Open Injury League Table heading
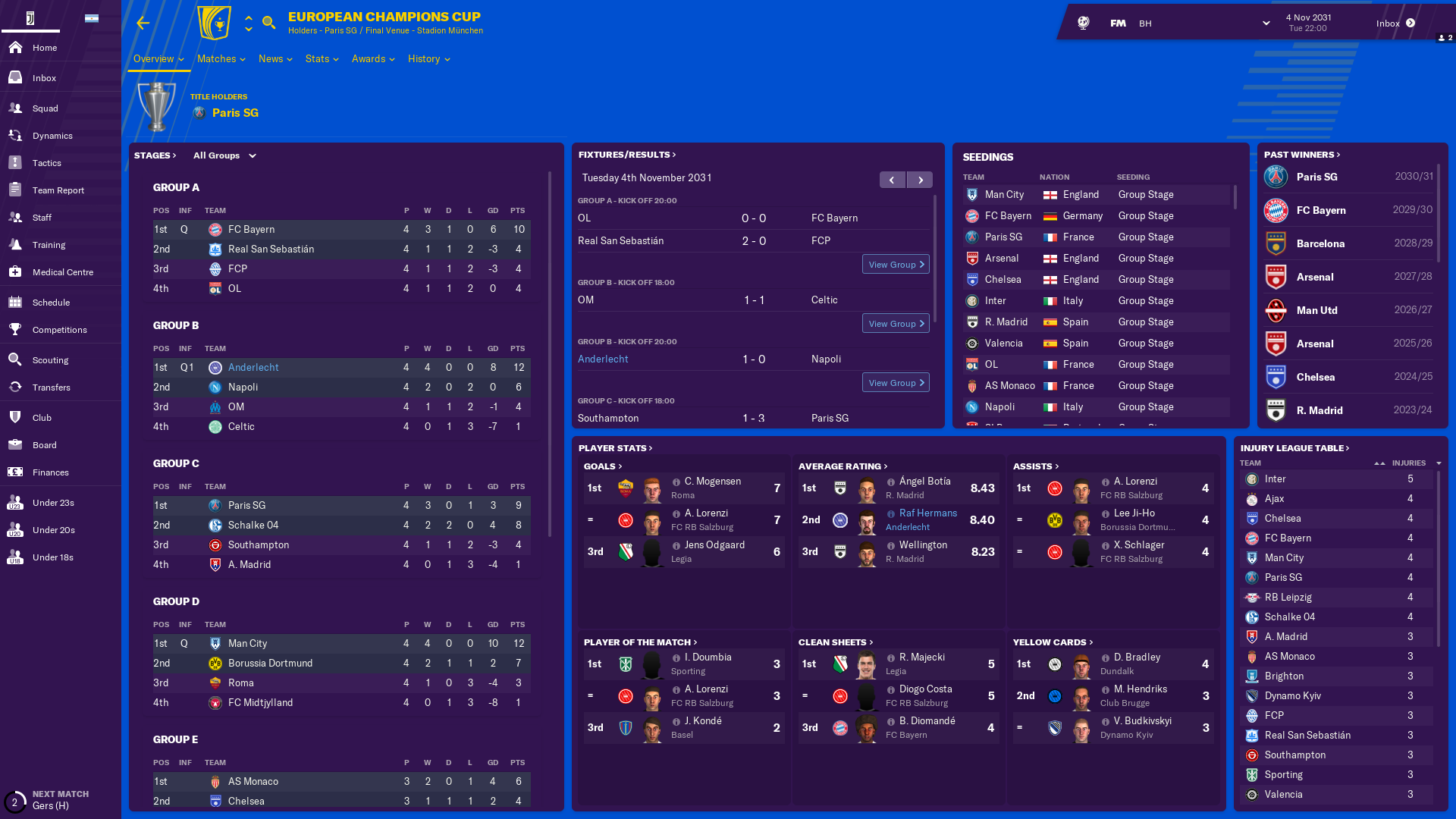 click(x=1294, y=448)
